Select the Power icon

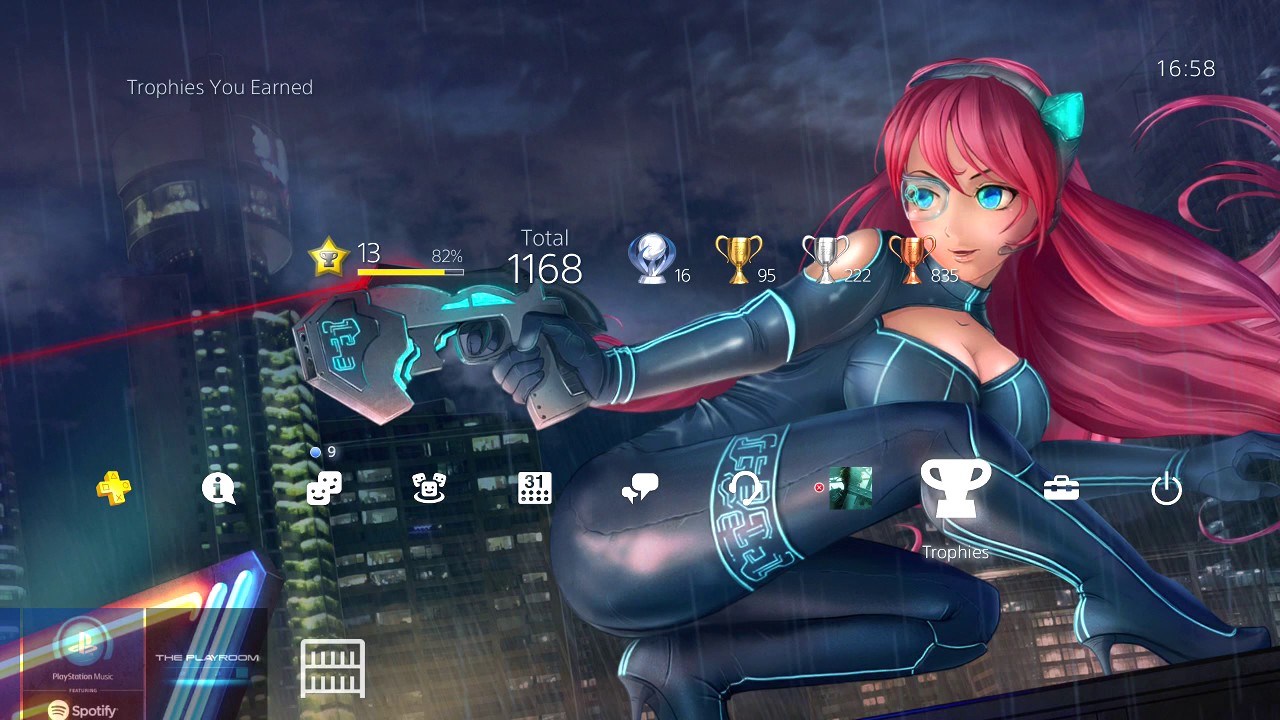[1166, 489]
